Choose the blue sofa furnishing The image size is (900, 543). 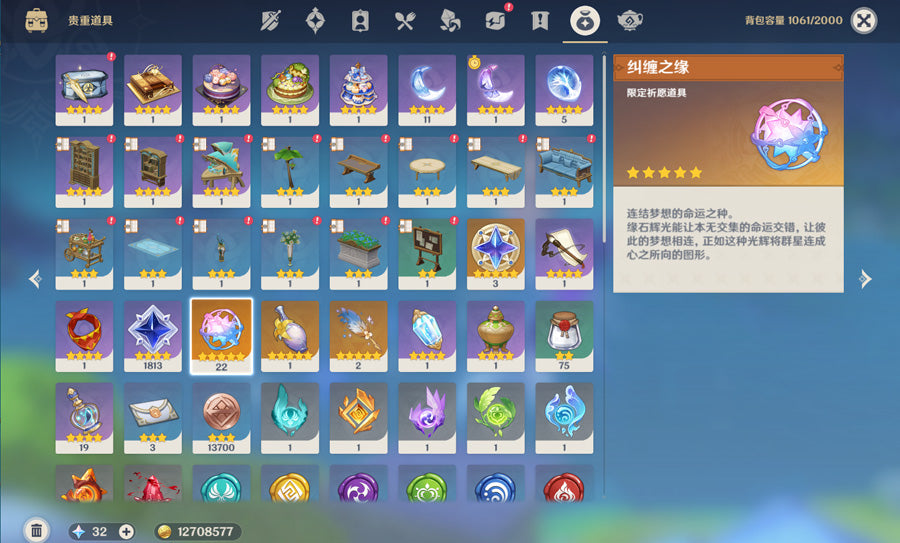coord(564,170)
